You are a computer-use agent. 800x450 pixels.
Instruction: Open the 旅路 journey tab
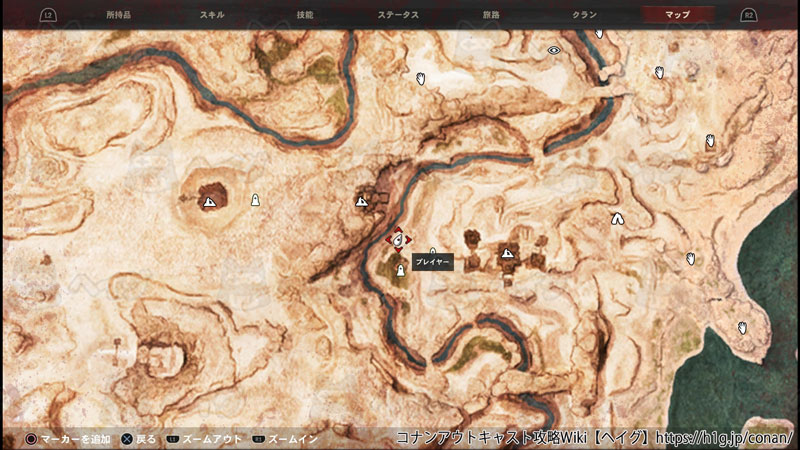[492, 15]
